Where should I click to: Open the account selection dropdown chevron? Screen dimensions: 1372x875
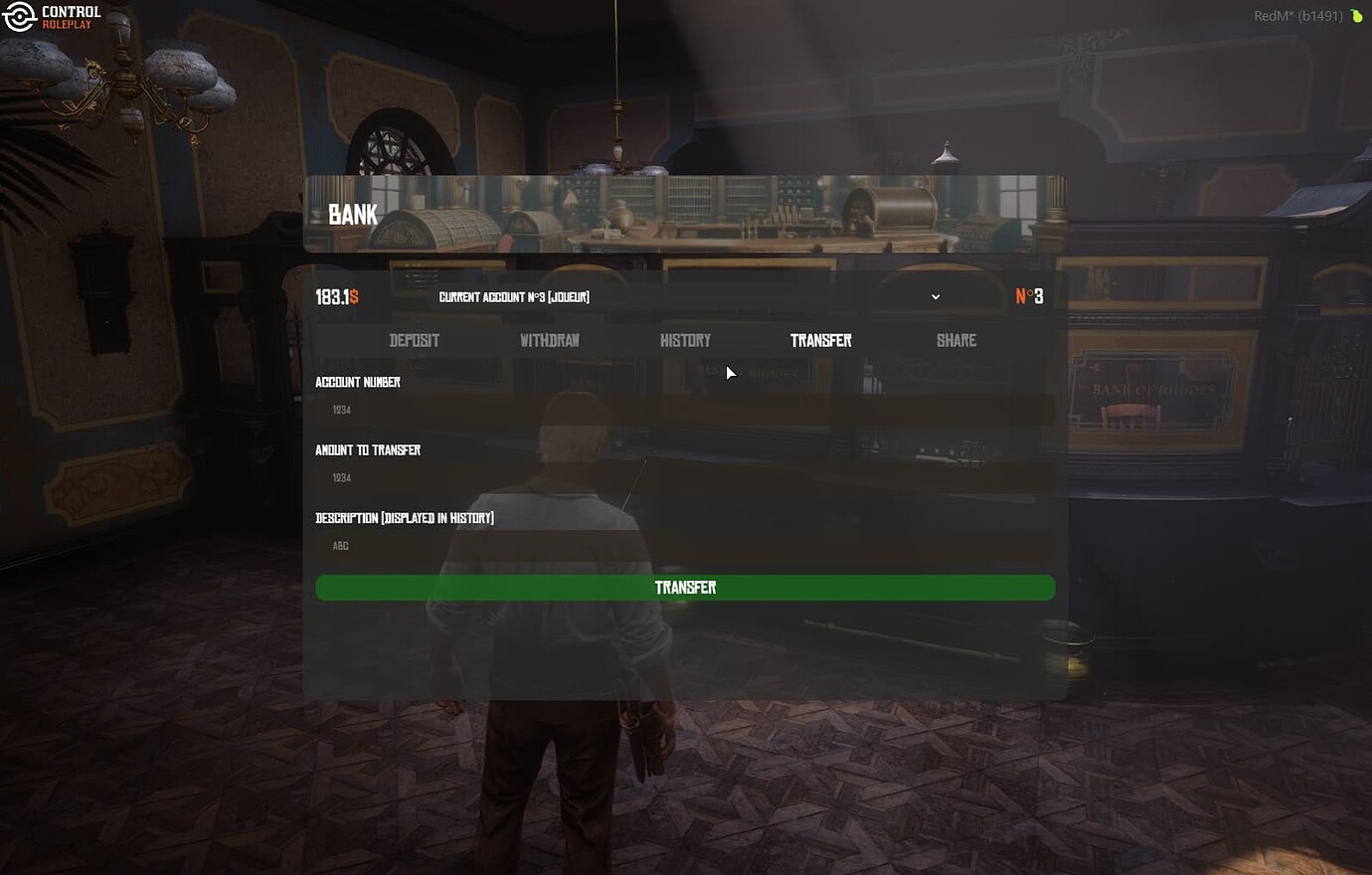(935, 296)
